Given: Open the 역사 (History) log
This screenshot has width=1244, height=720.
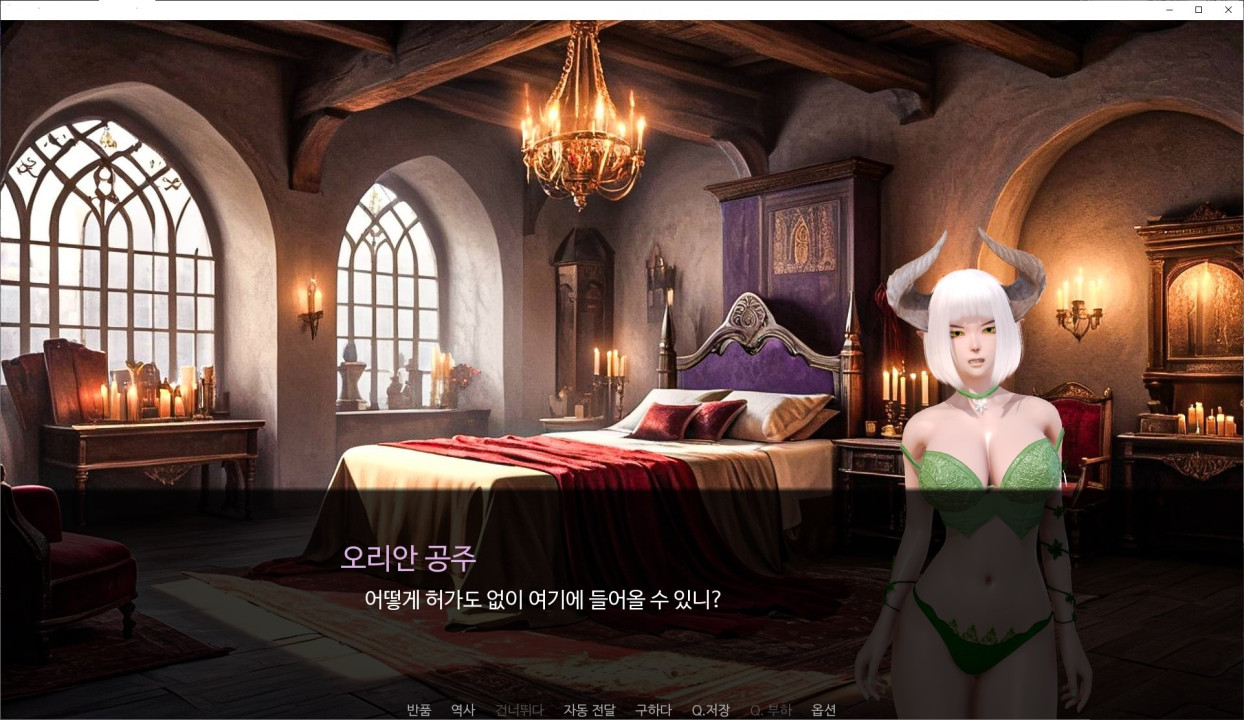Looking at the screenshot, I should tap(463, 710).
